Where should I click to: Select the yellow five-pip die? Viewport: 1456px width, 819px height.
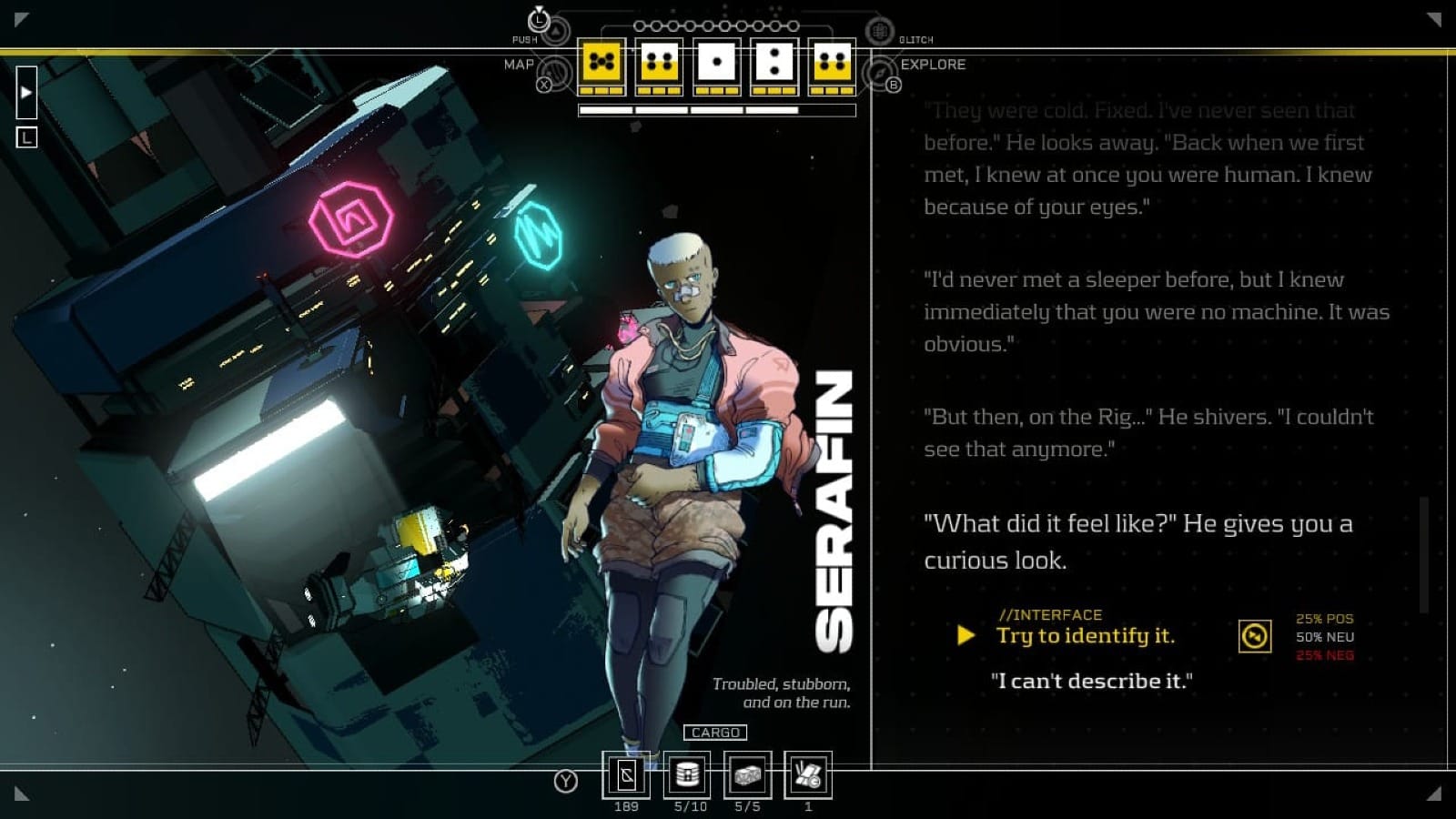click(x=602, y=63)
